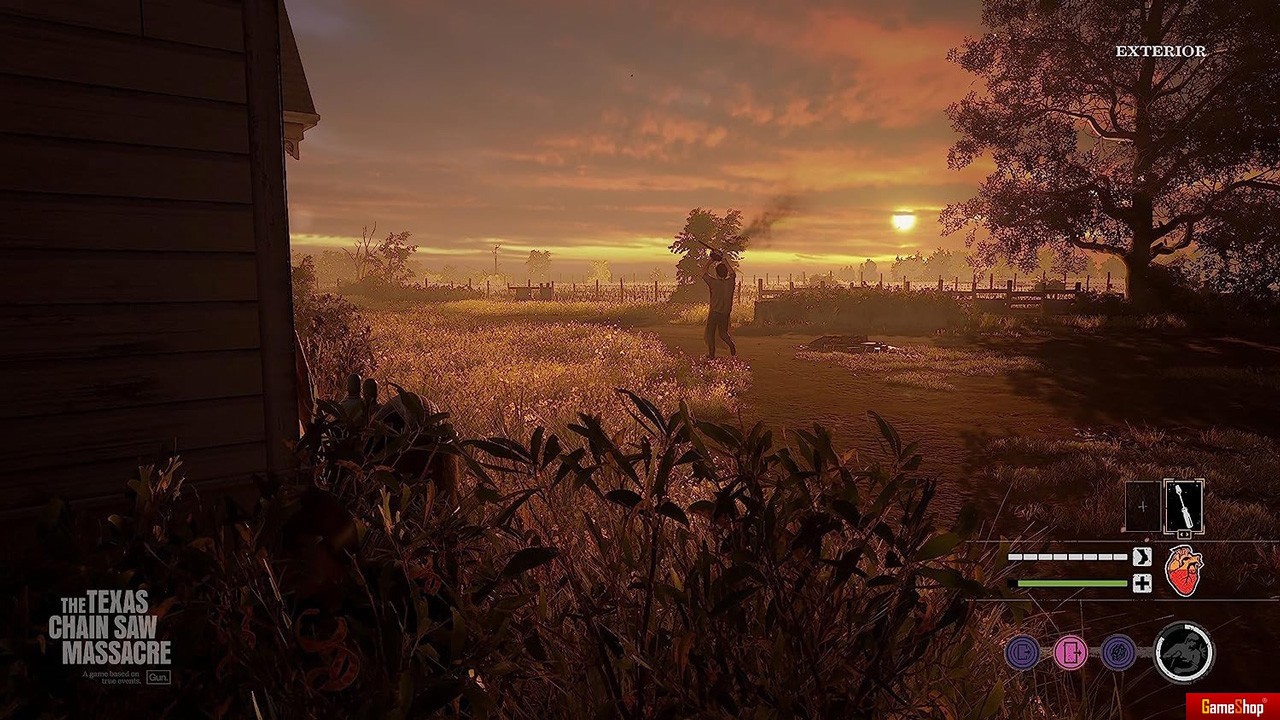Open the GameShop watermark link
Screen dimensions: 1280x720
(x=1231, y=707)
